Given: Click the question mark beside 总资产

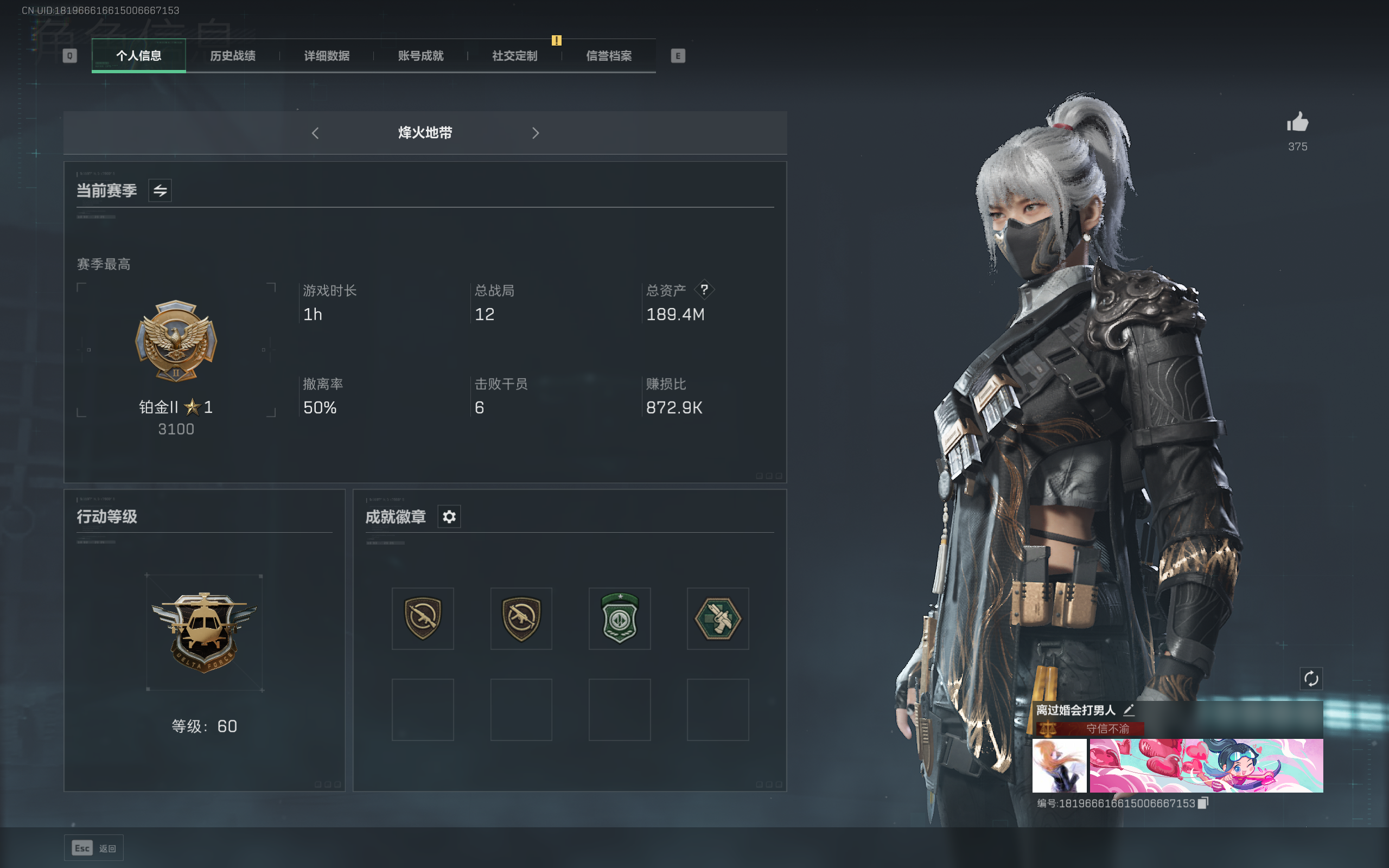Looking at the screenshot, I should [x=705, y=290].
